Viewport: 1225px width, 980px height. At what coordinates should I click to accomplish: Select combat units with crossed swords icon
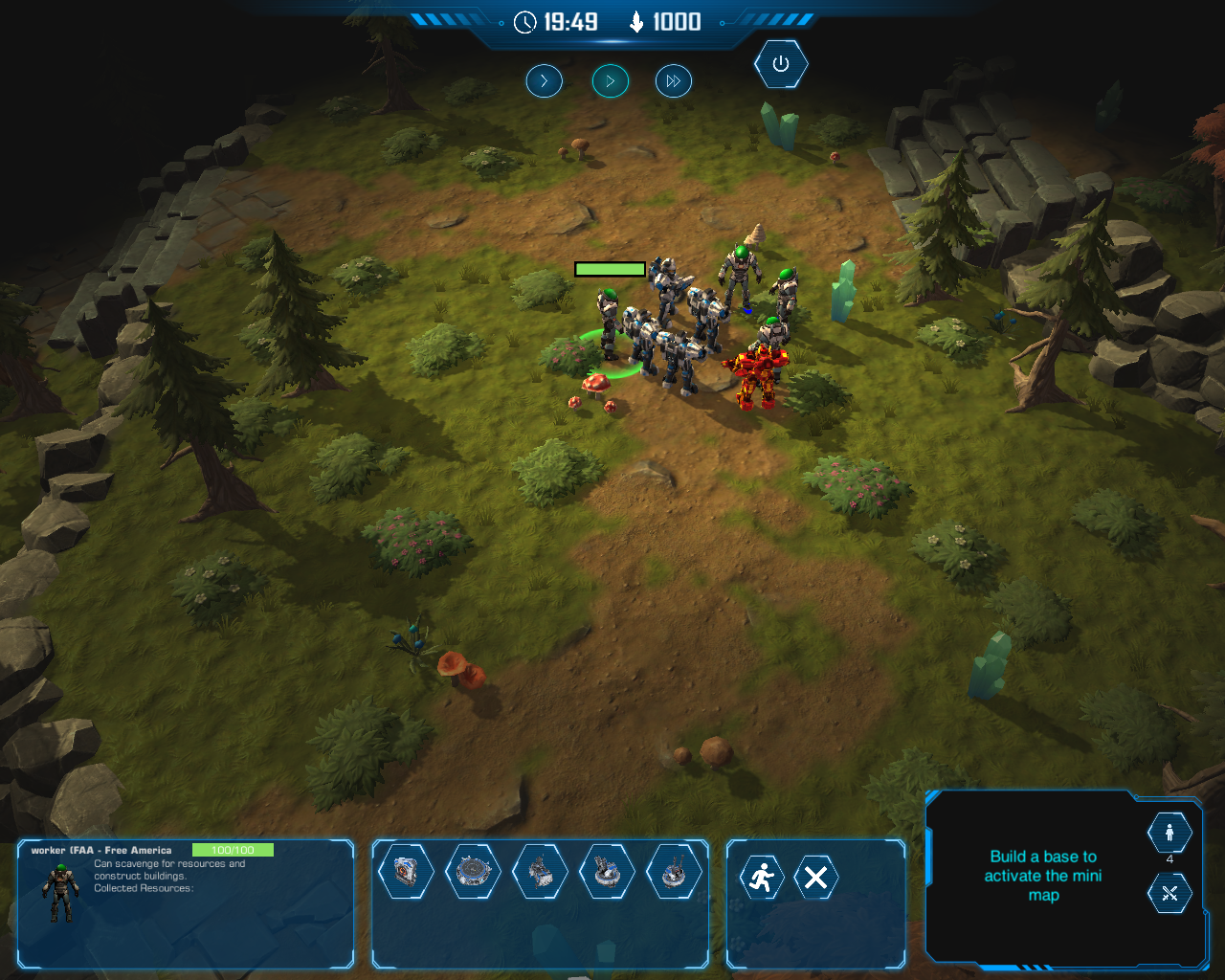(x=1169, y=894)
